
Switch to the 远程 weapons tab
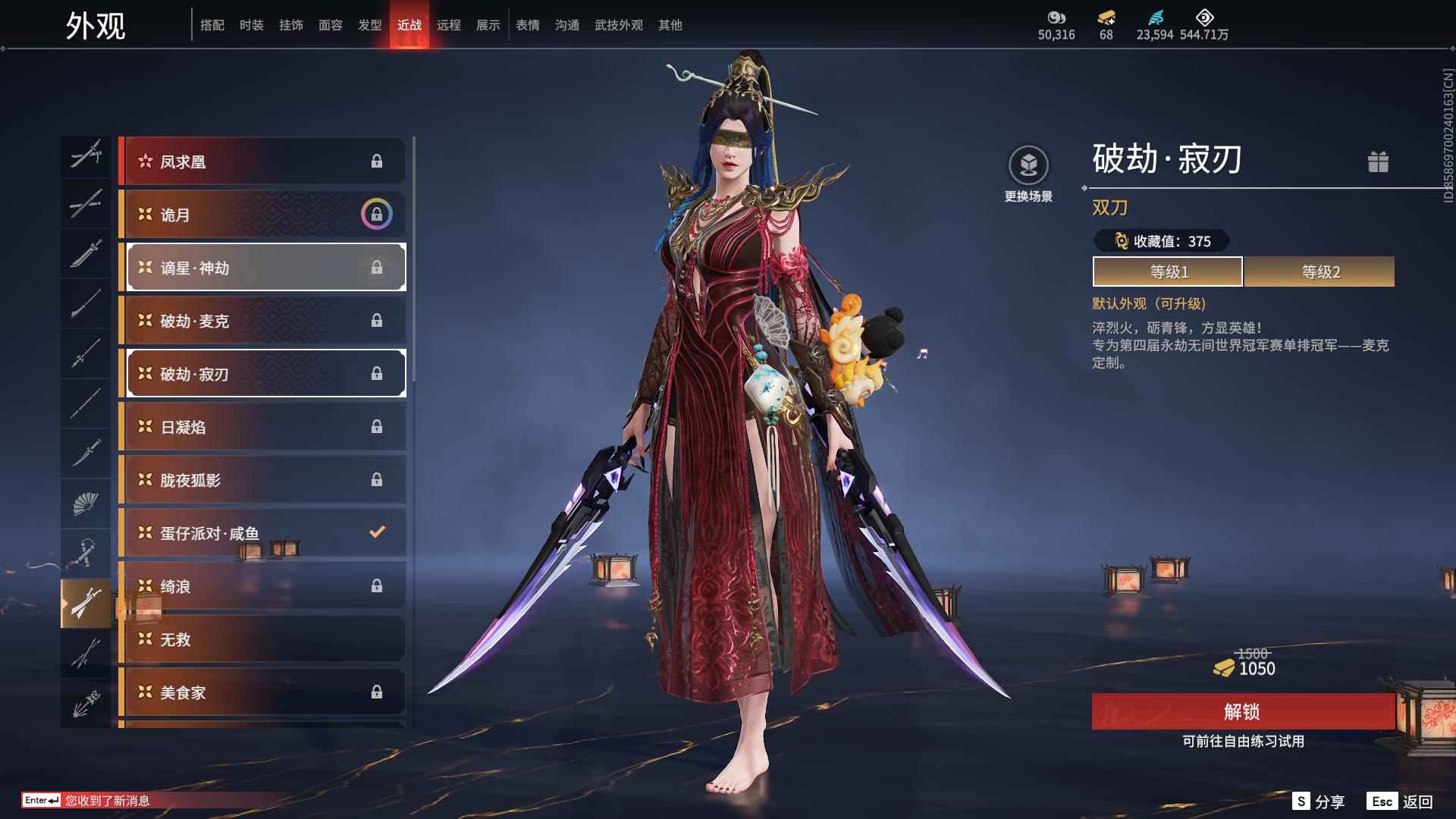click(x=449, y=25)
